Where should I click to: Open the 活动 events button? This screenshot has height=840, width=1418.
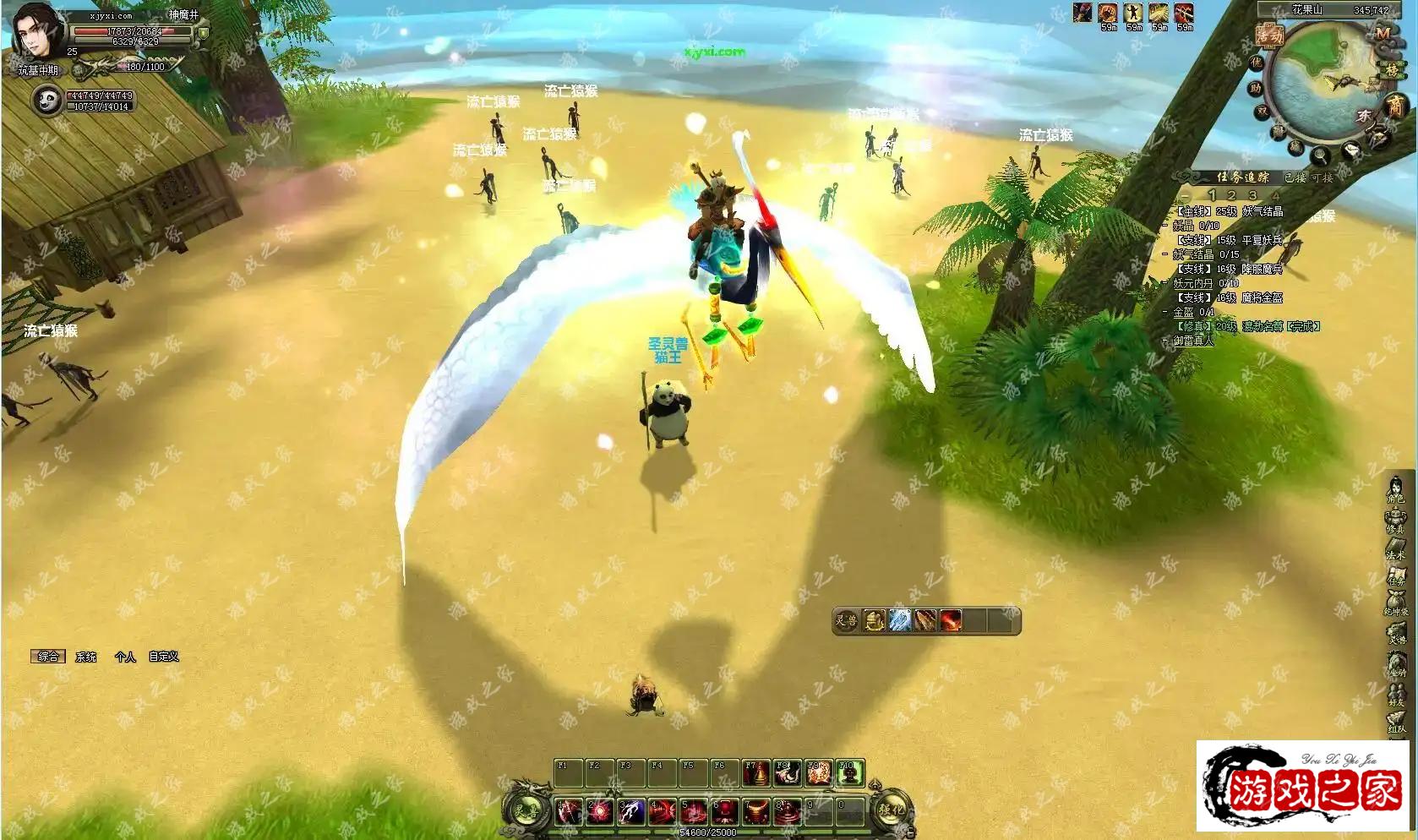point(1269,35)
